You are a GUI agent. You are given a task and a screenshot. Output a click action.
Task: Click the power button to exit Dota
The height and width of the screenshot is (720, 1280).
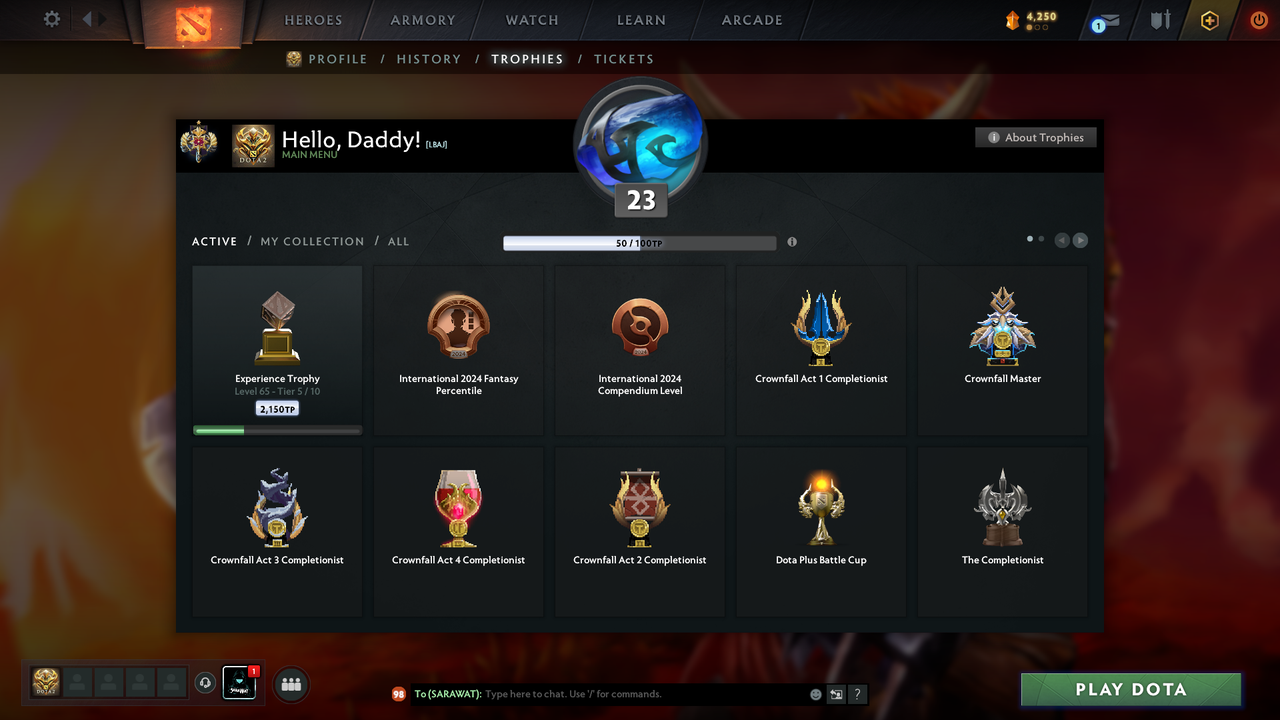(x=1258, y=18)
